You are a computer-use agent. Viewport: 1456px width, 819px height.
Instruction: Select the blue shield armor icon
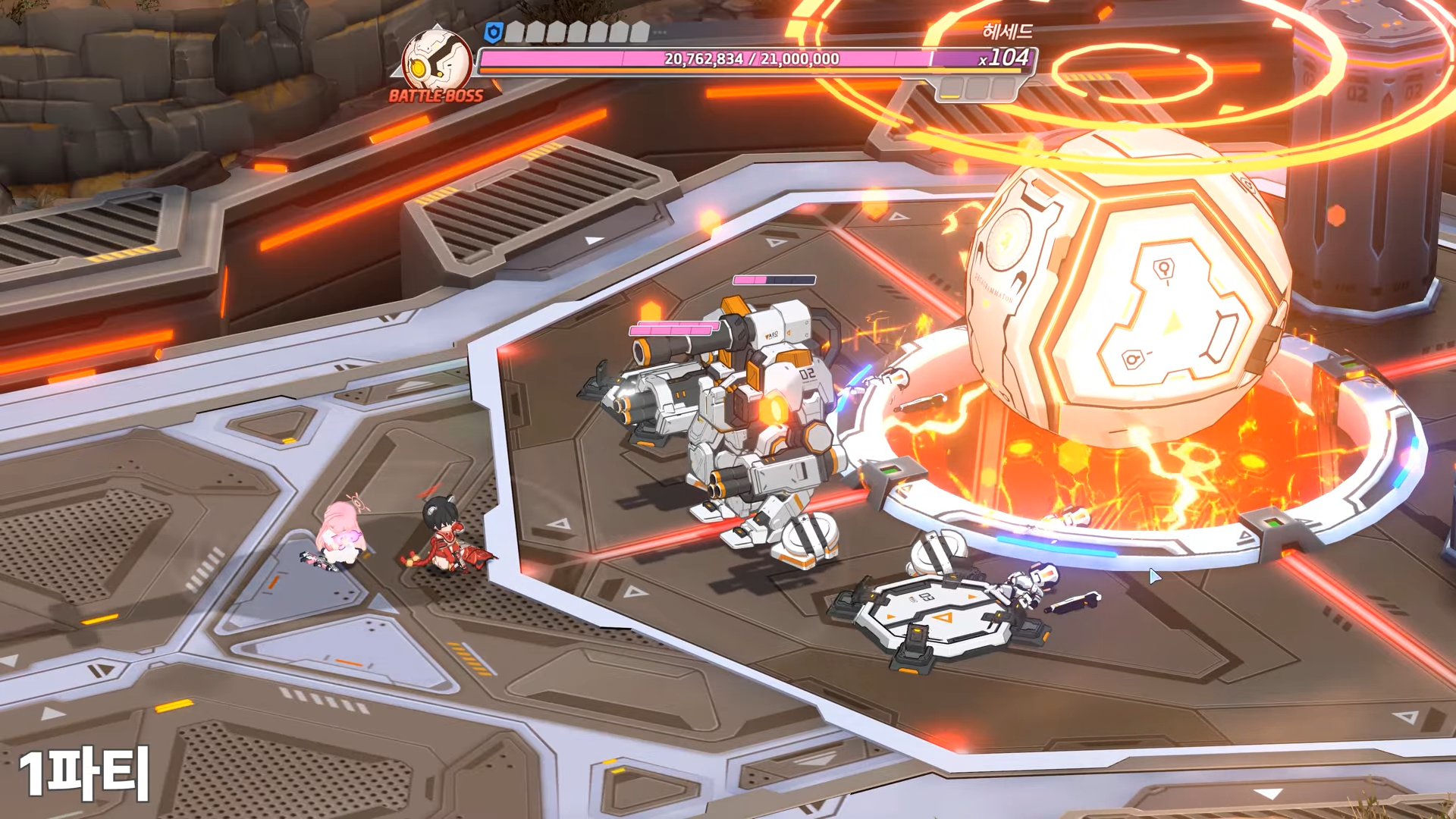(494, 32)
